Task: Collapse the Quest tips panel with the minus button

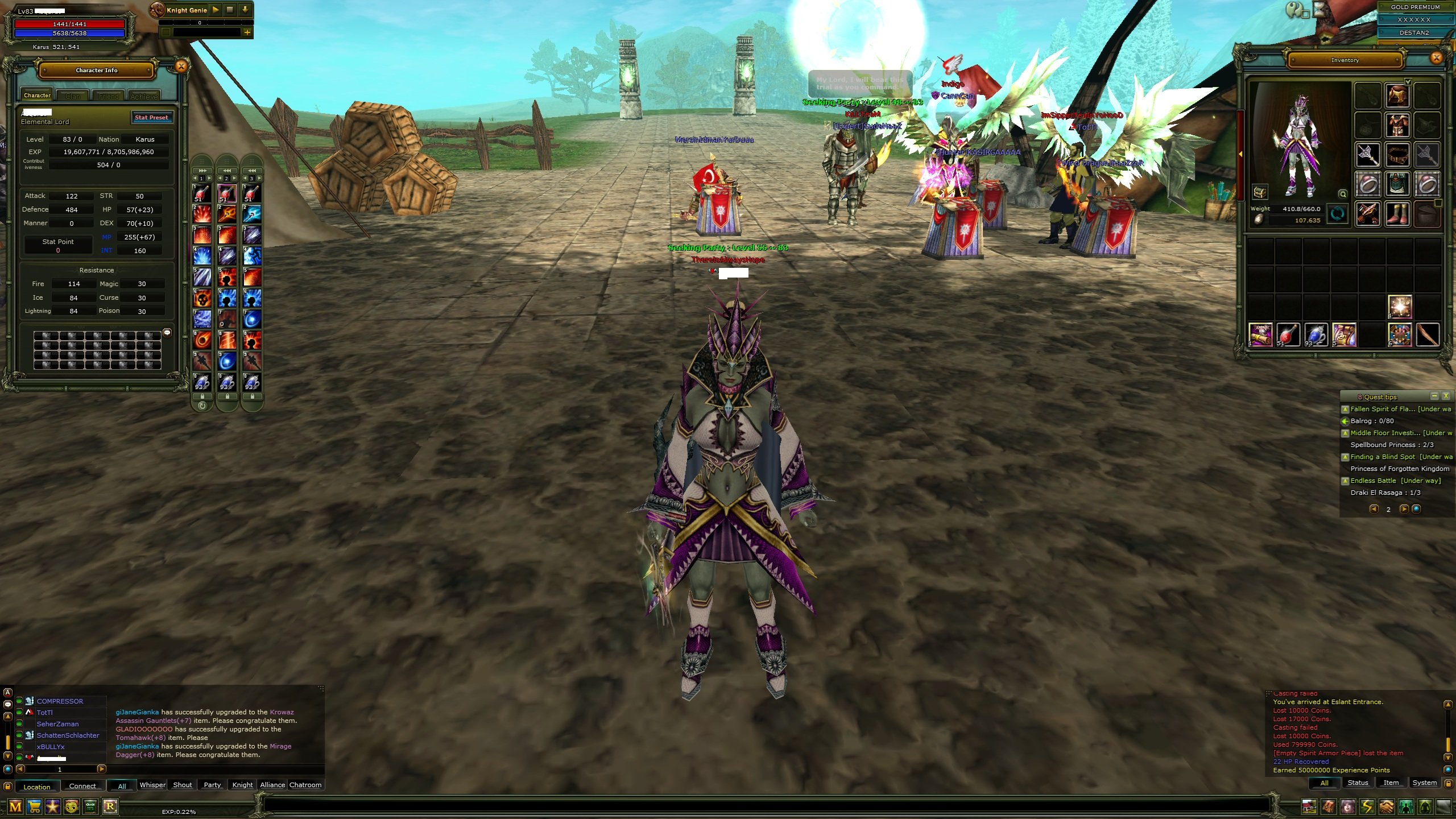Action: coord(1434,397)
